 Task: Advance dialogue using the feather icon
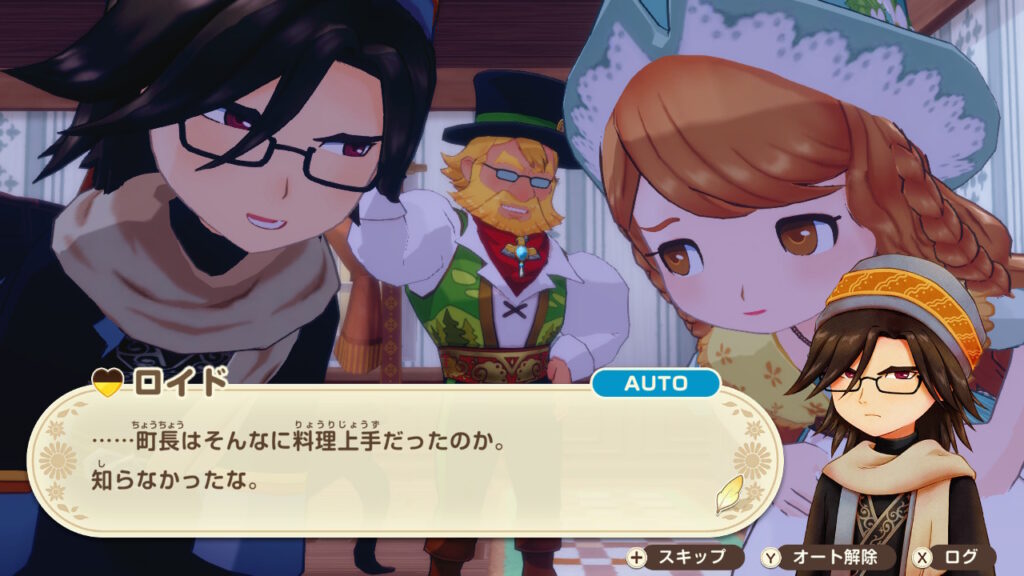coord(728,494)
